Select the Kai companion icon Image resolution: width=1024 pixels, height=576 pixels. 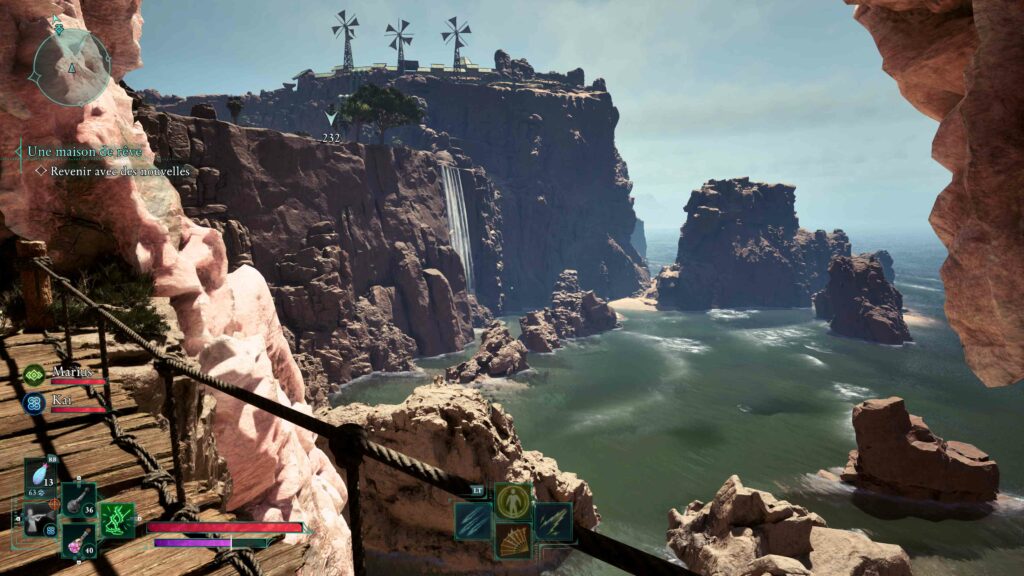point(34,403)
